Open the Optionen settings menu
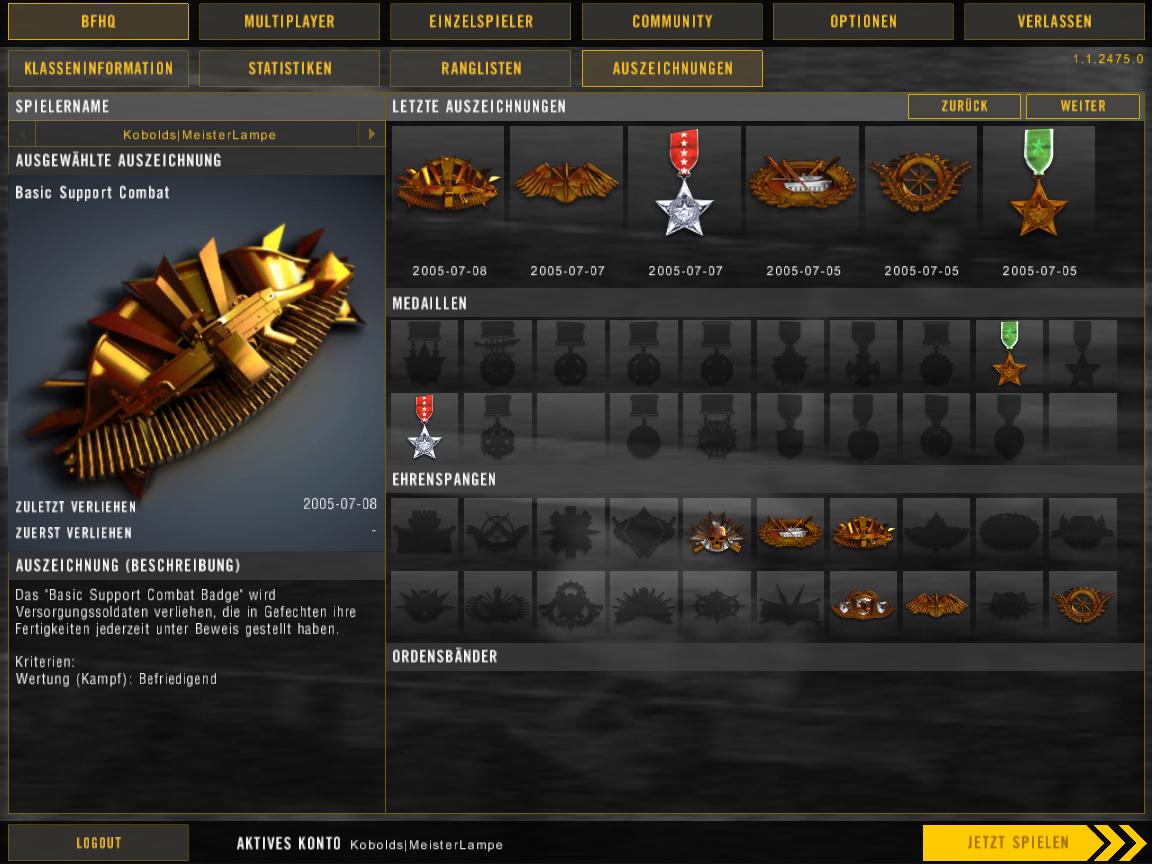1152x864 pixels. 863,21
